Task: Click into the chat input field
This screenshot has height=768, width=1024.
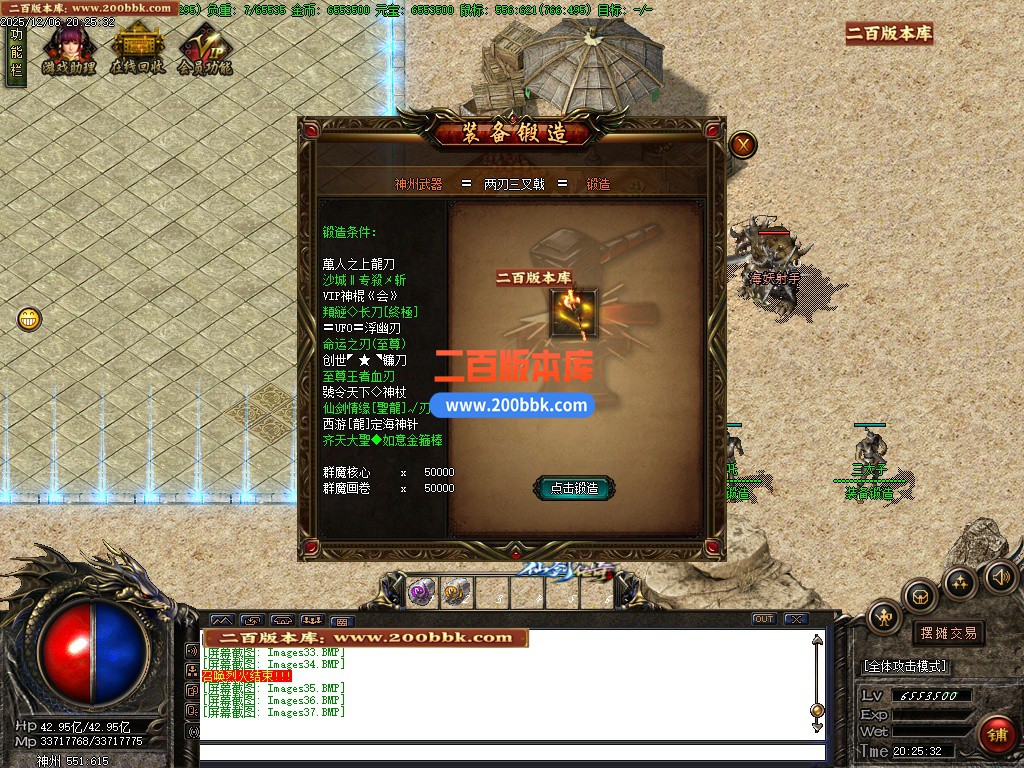Action: point(510,753)
